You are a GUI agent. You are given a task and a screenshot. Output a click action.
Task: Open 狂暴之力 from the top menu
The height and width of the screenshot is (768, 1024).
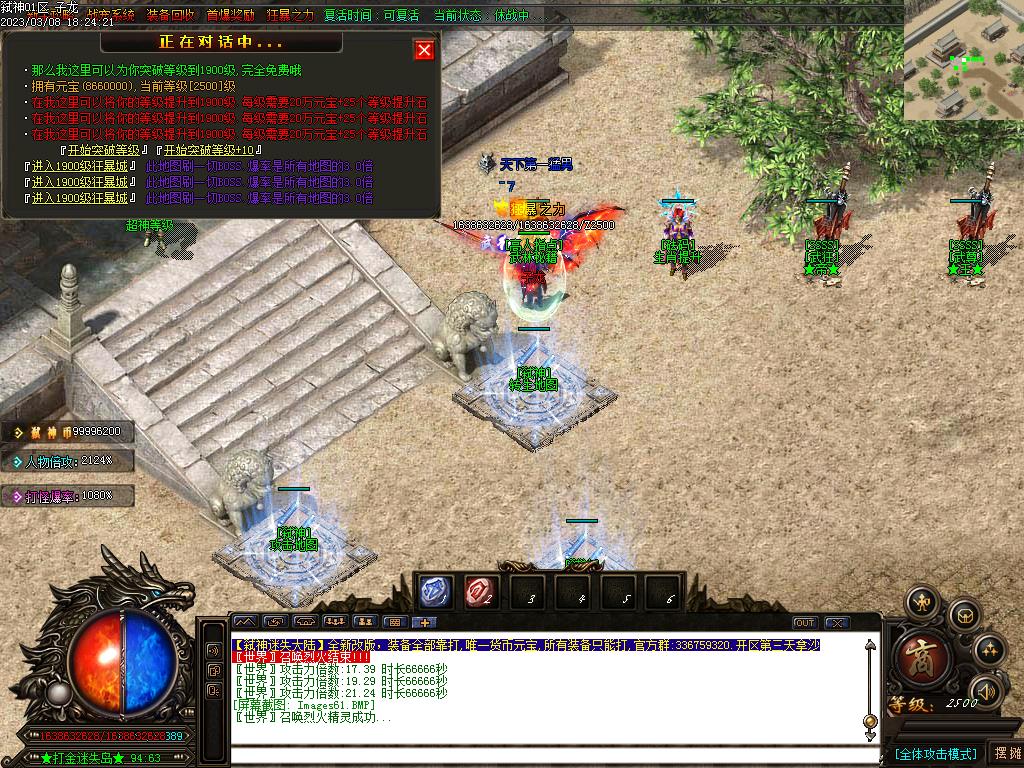[x=290, y=16]
